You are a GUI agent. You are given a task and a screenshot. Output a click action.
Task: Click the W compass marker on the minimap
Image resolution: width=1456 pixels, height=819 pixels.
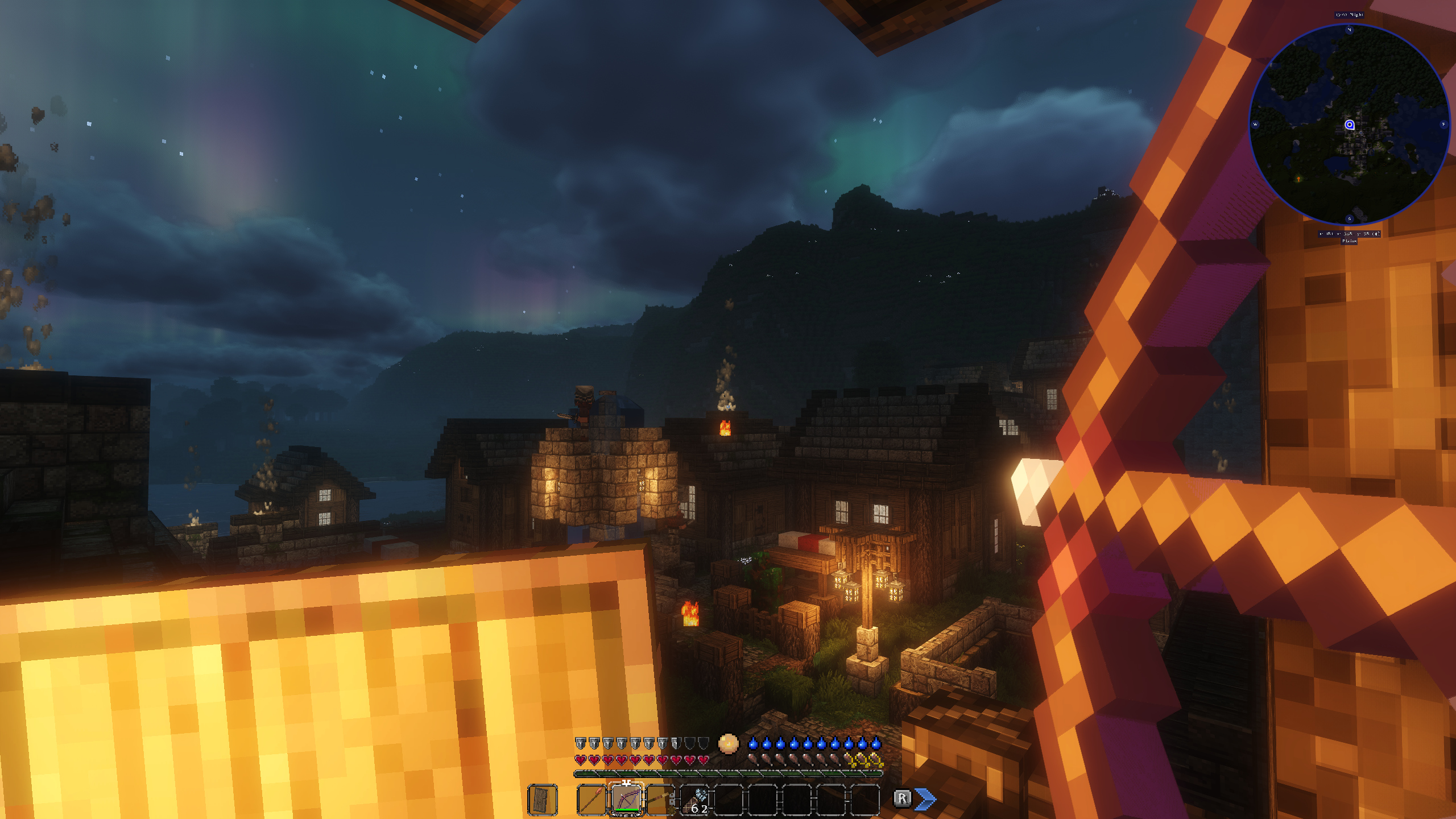pyautogui.click(x=1255, y=123)
